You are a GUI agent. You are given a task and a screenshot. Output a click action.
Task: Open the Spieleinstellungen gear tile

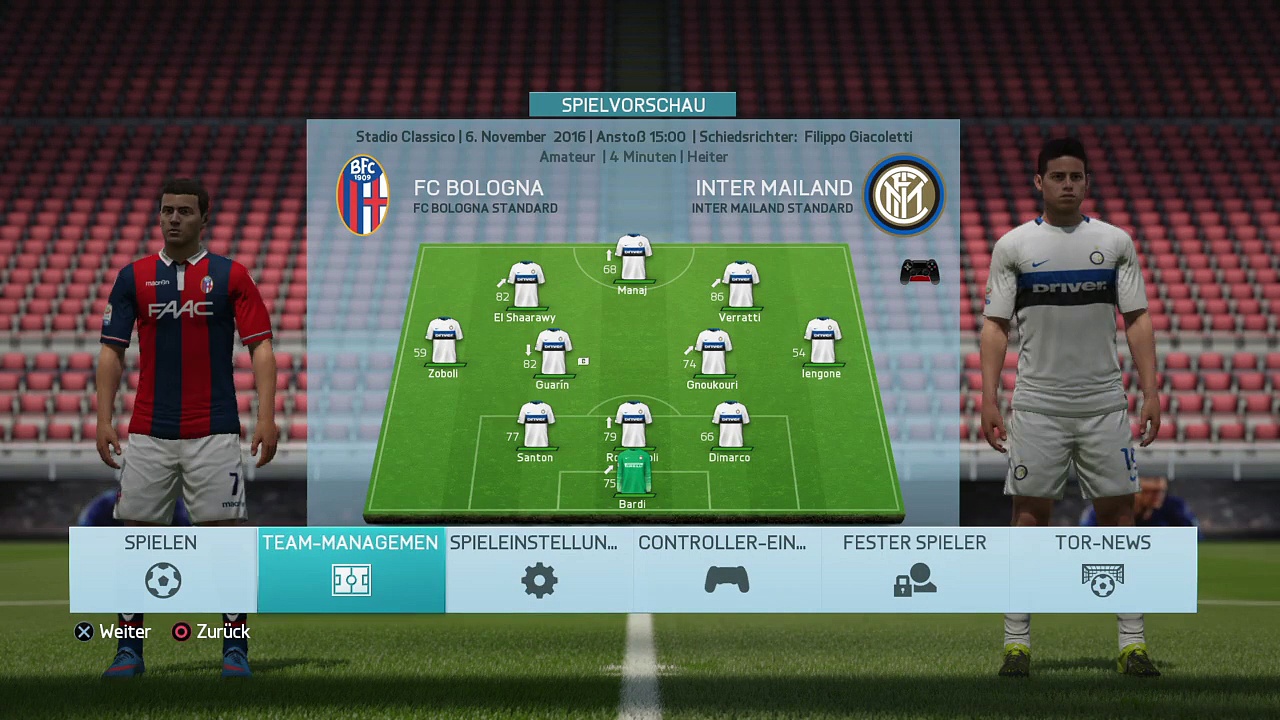[539, 569]
